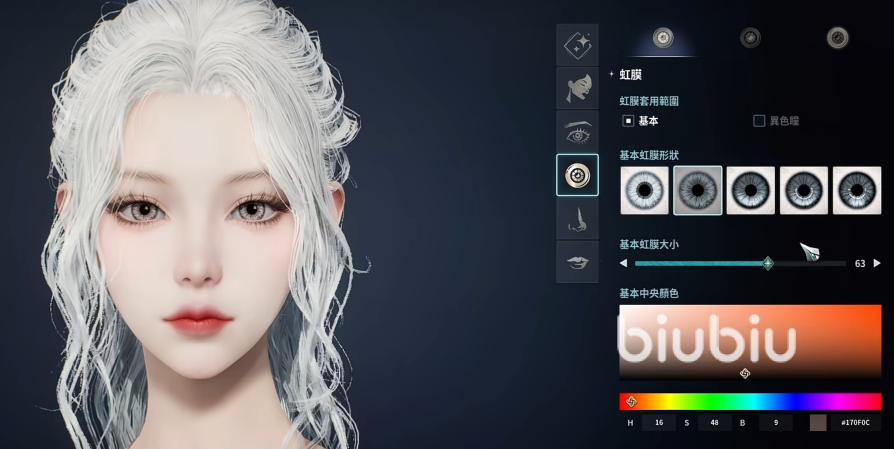Click the #170F0C hex color field

point(855,423)
